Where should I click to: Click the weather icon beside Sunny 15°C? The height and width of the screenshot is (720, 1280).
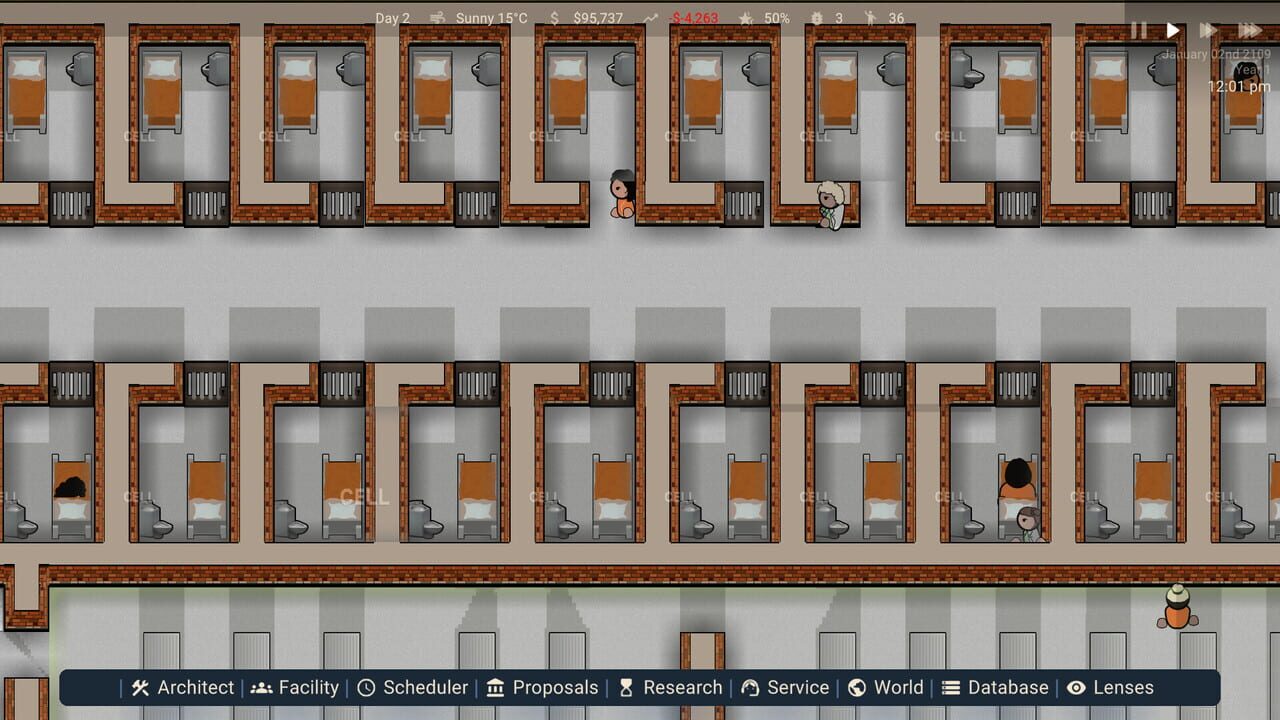(437, 17)
